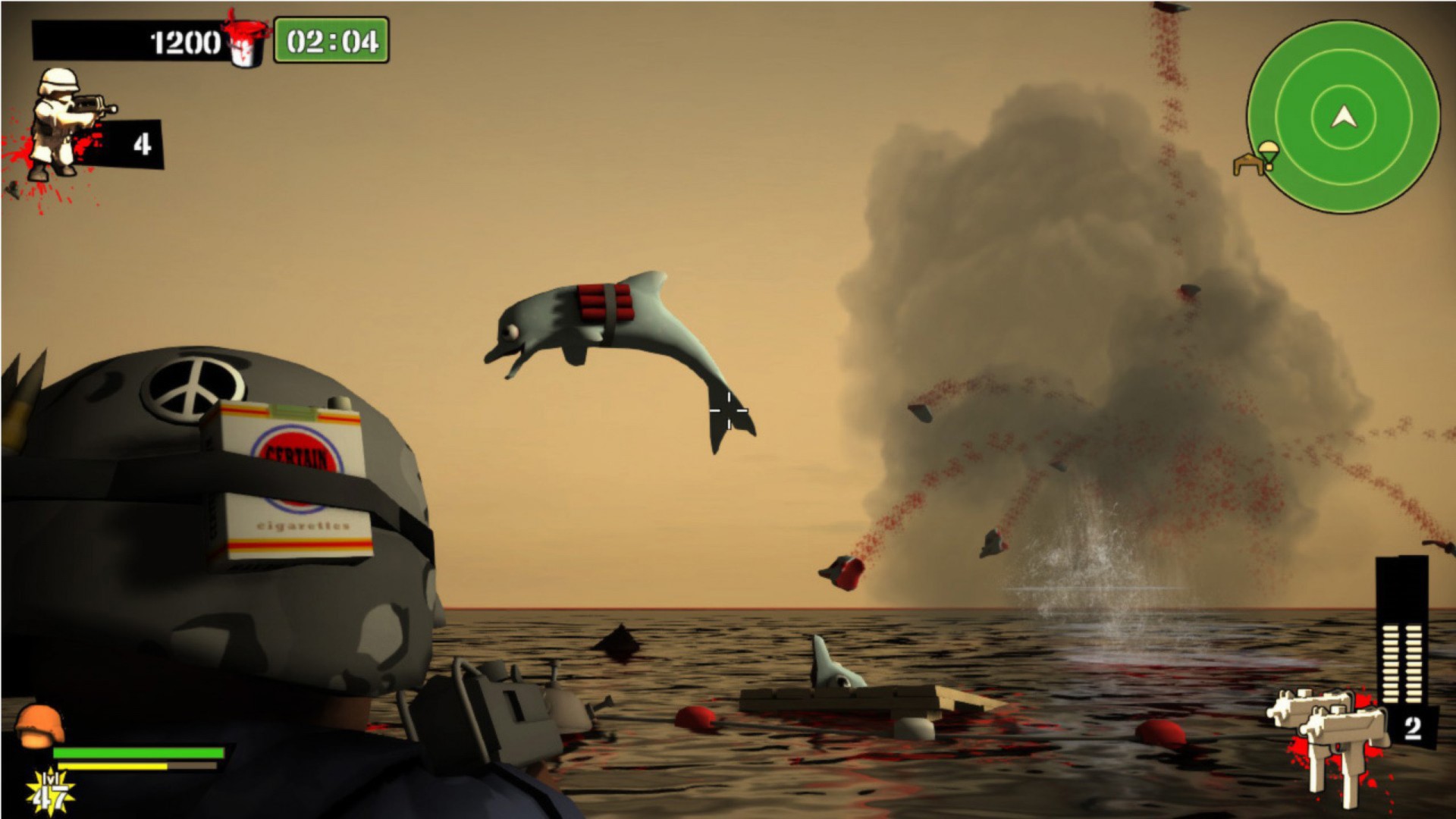Toggle the green radar minimap display

tap(1342, 118)
